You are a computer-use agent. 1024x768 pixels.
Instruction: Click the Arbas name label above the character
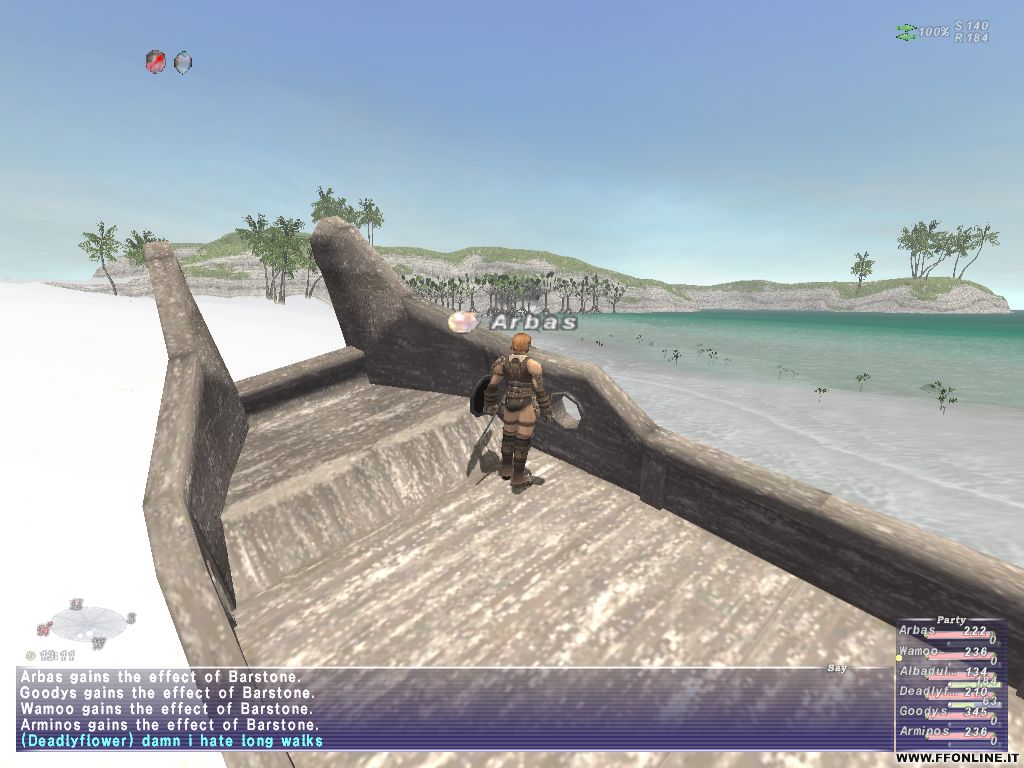(533, 322)
